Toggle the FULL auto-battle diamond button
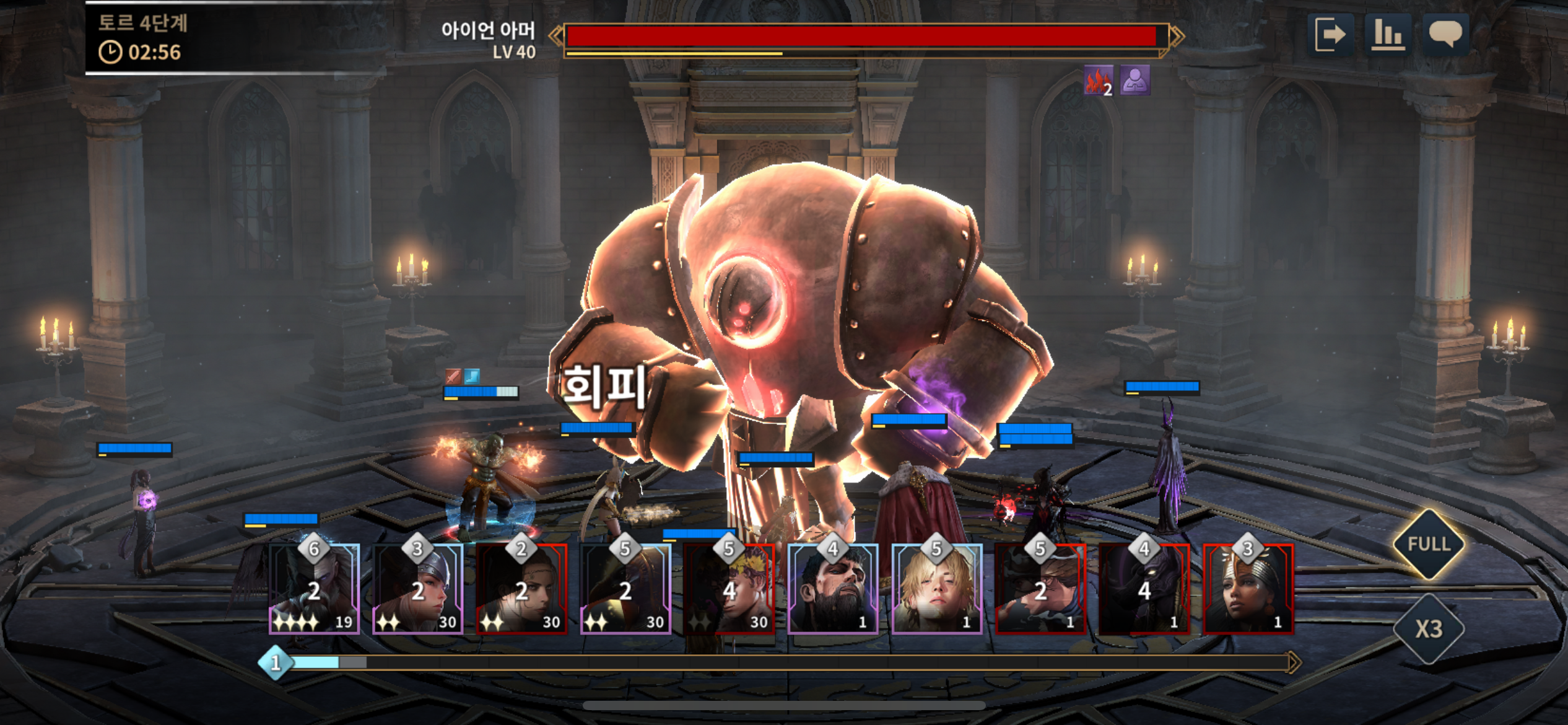The image size is (1568, 725). click(1429, 544)
